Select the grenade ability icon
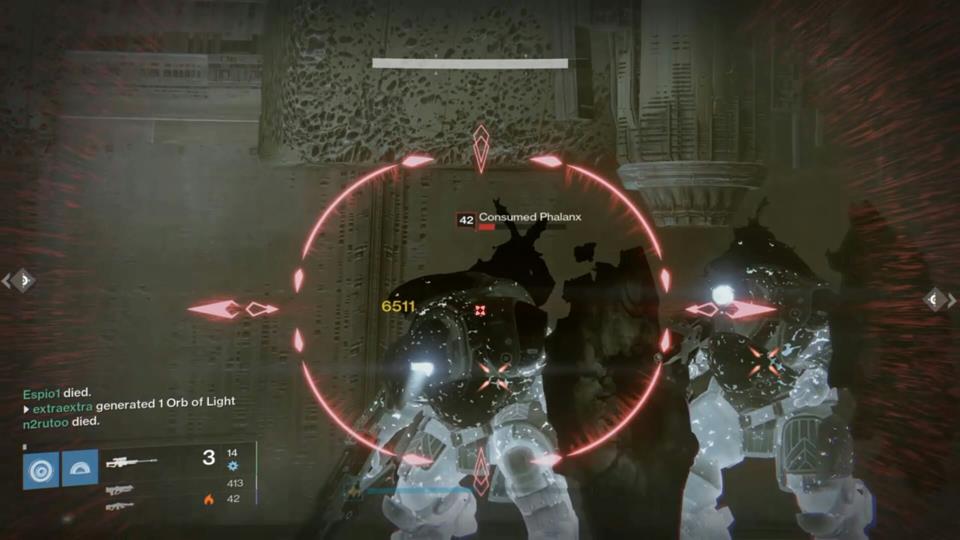This screenshot has height=540, width=960. pos(41,469)
